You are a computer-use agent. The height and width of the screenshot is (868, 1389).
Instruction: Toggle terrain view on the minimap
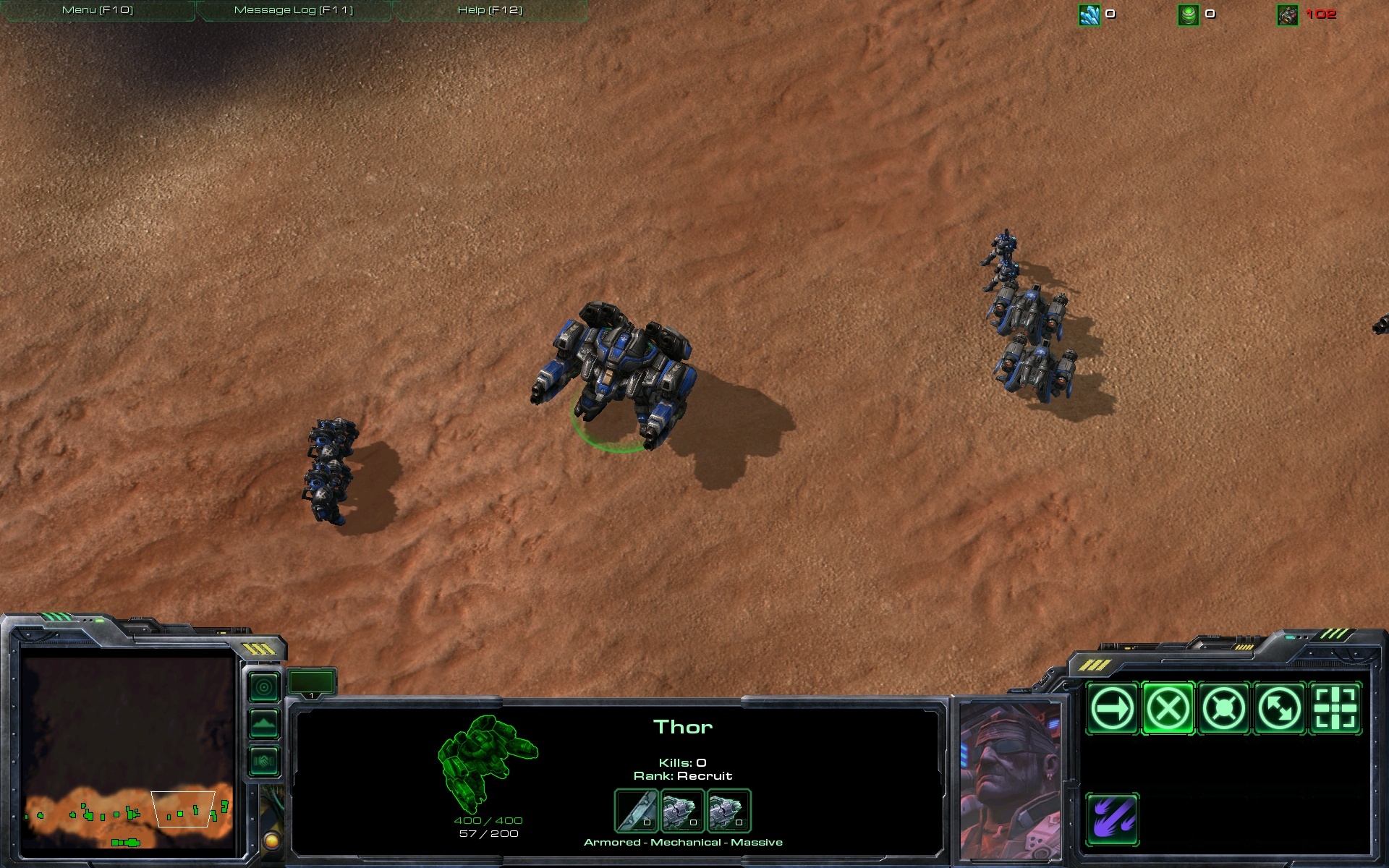pos(263,723)
